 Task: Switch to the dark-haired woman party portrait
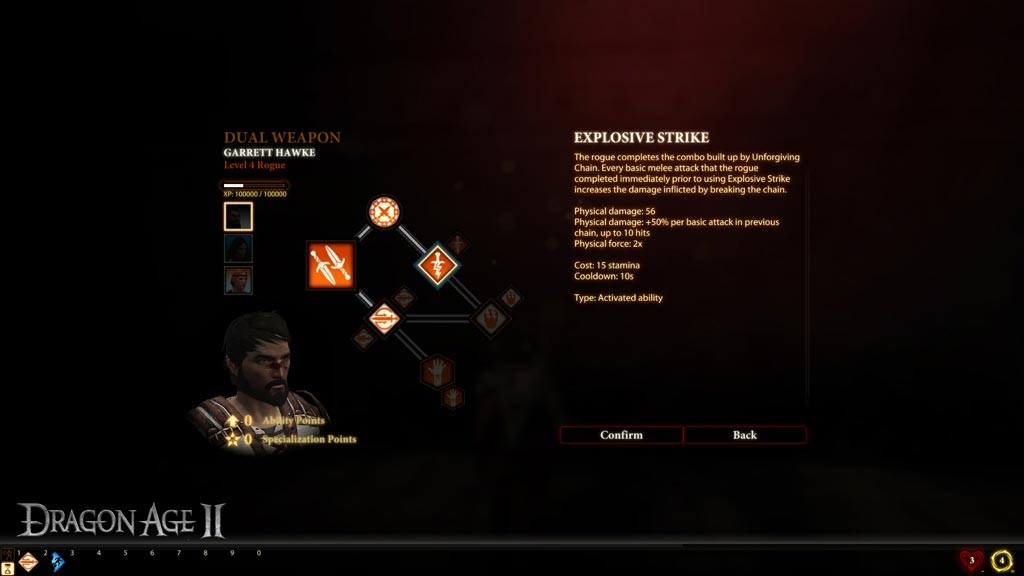coord(238,248)
